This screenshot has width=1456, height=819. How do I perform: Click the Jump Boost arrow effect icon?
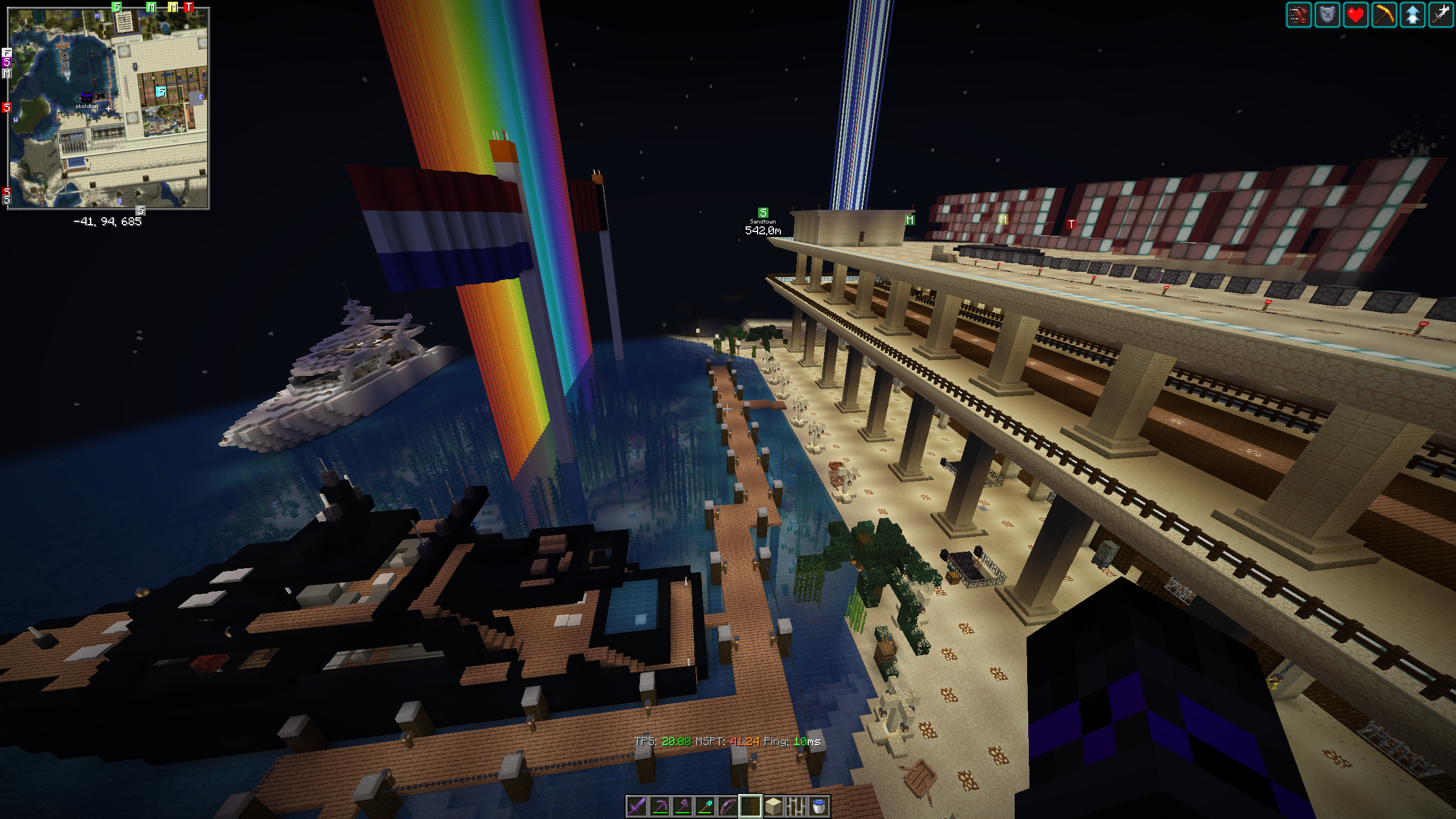[1413, 15]
